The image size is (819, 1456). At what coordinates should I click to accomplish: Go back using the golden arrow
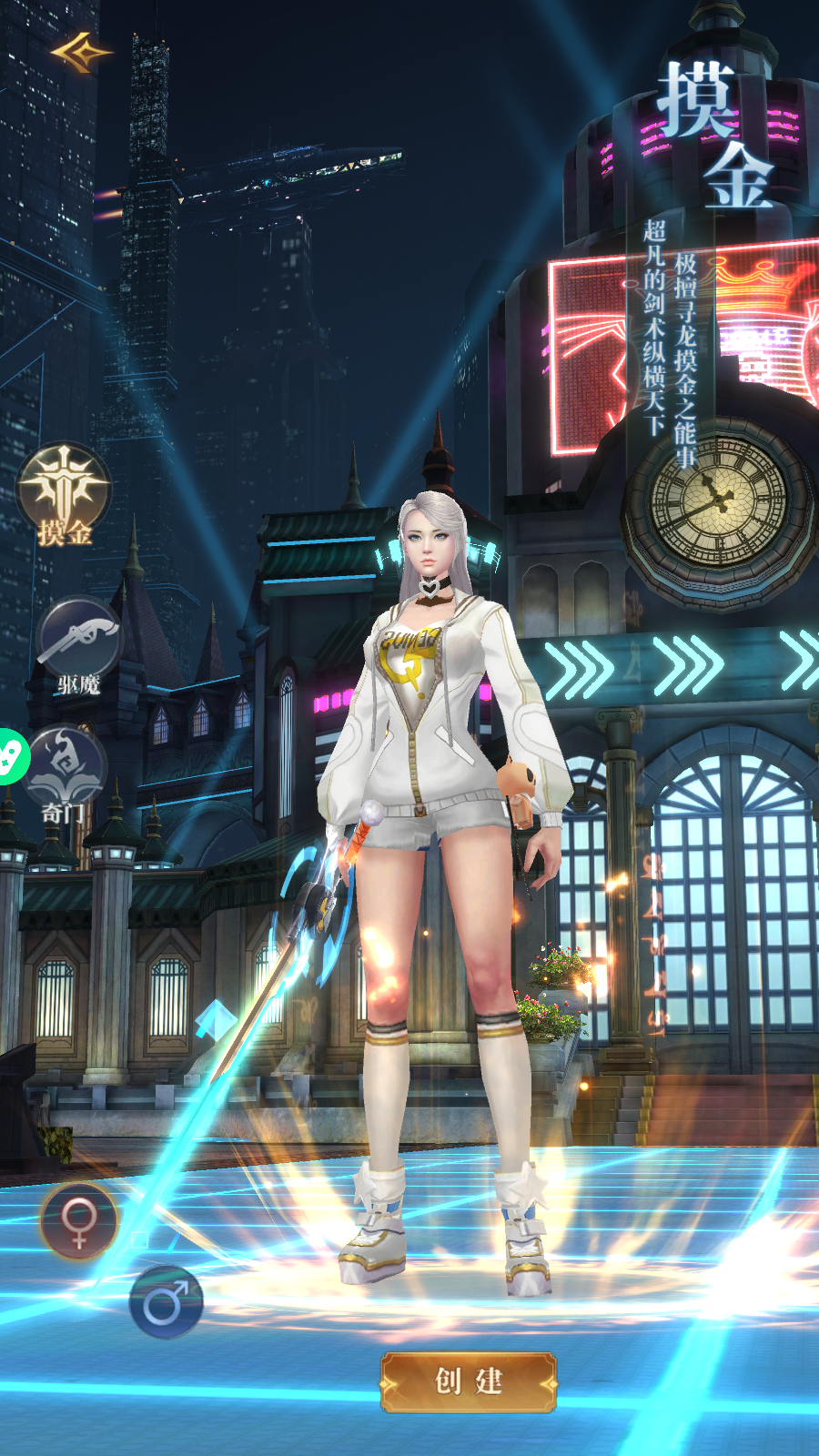click(81, 53)
